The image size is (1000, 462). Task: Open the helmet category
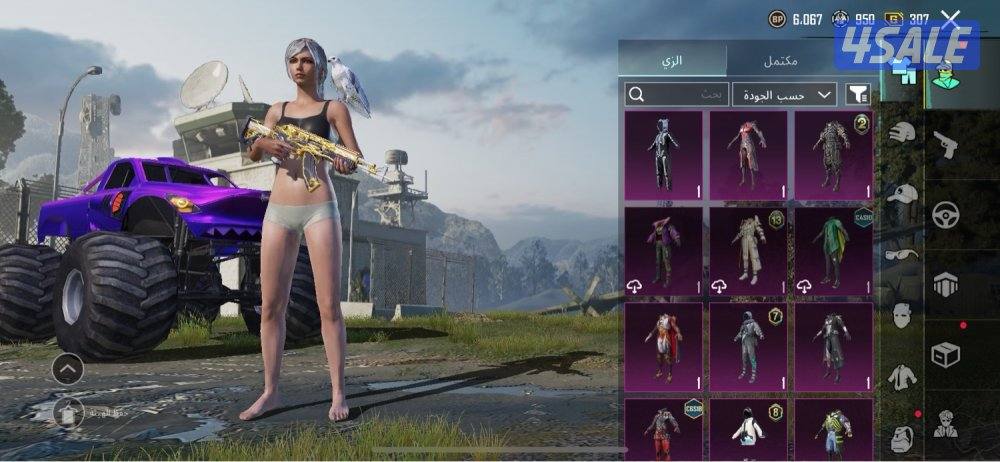[x=902, y=132]
